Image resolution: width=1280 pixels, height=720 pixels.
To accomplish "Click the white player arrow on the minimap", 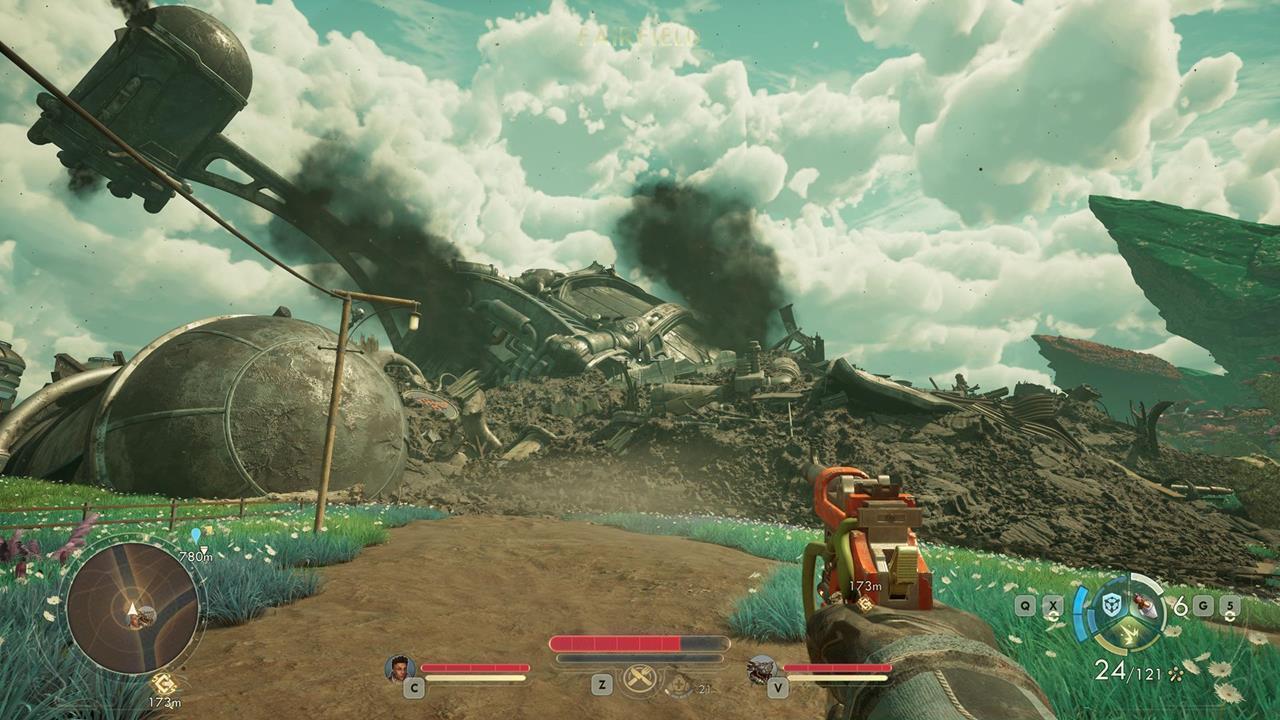I will pos(131,610).
